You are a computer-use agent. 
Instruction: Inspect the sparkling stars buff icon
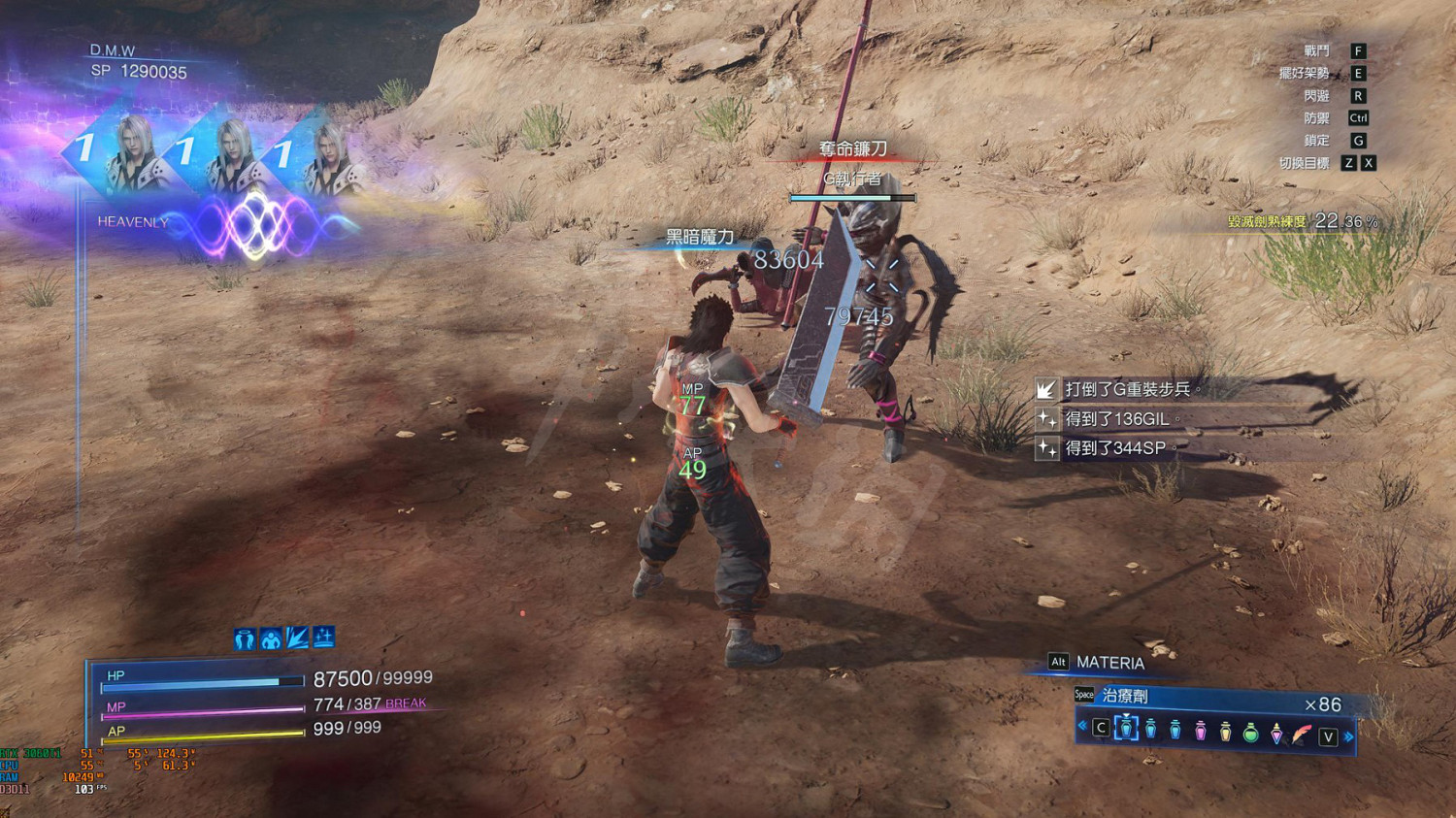coord(323,637)
